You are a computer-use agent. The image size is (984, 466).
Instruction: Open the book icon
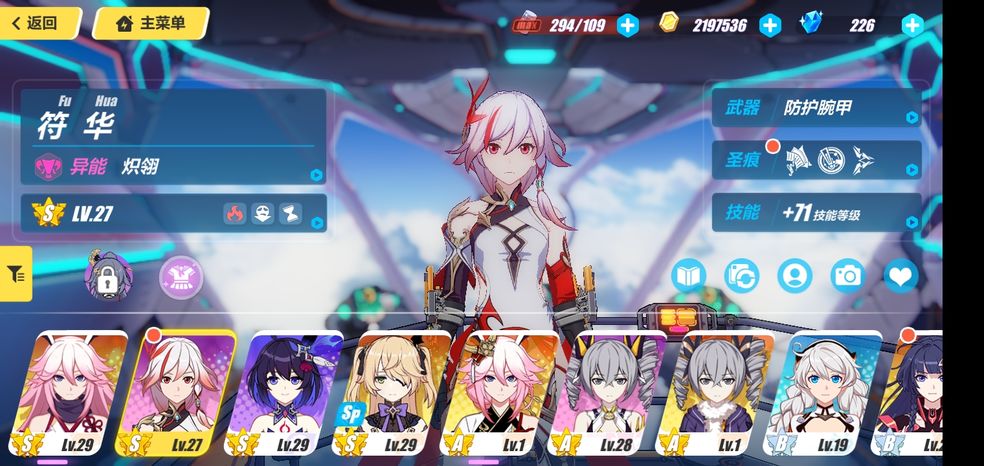689,275
